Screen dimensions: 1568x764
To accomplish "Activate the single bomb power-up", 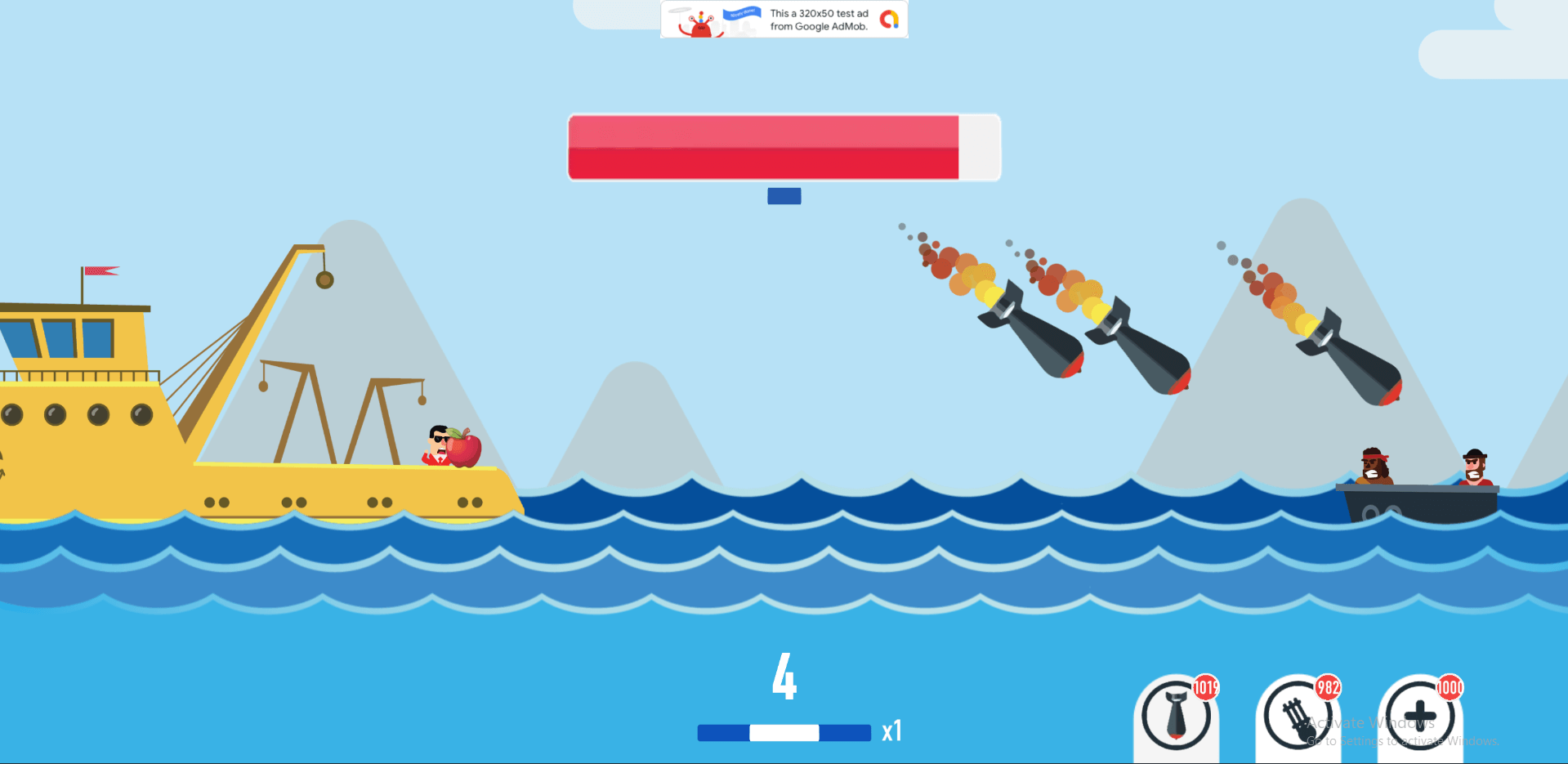I will click(1176, 716).
